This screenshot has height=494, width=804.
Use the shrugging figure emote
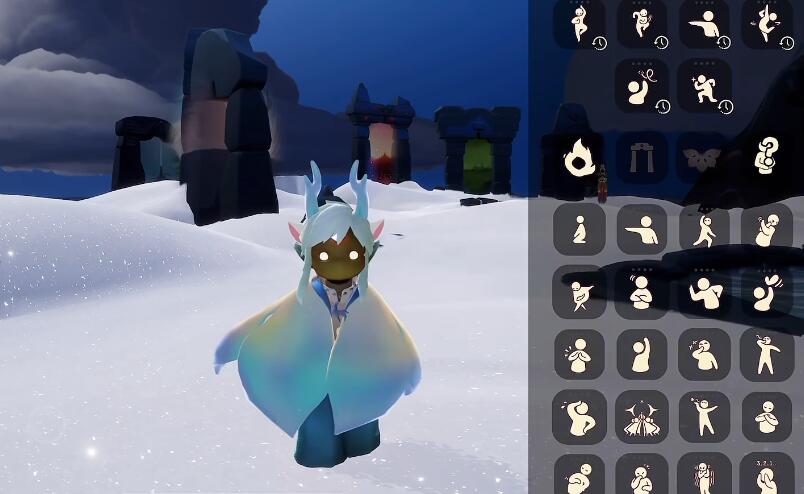(x=704, y=292)
